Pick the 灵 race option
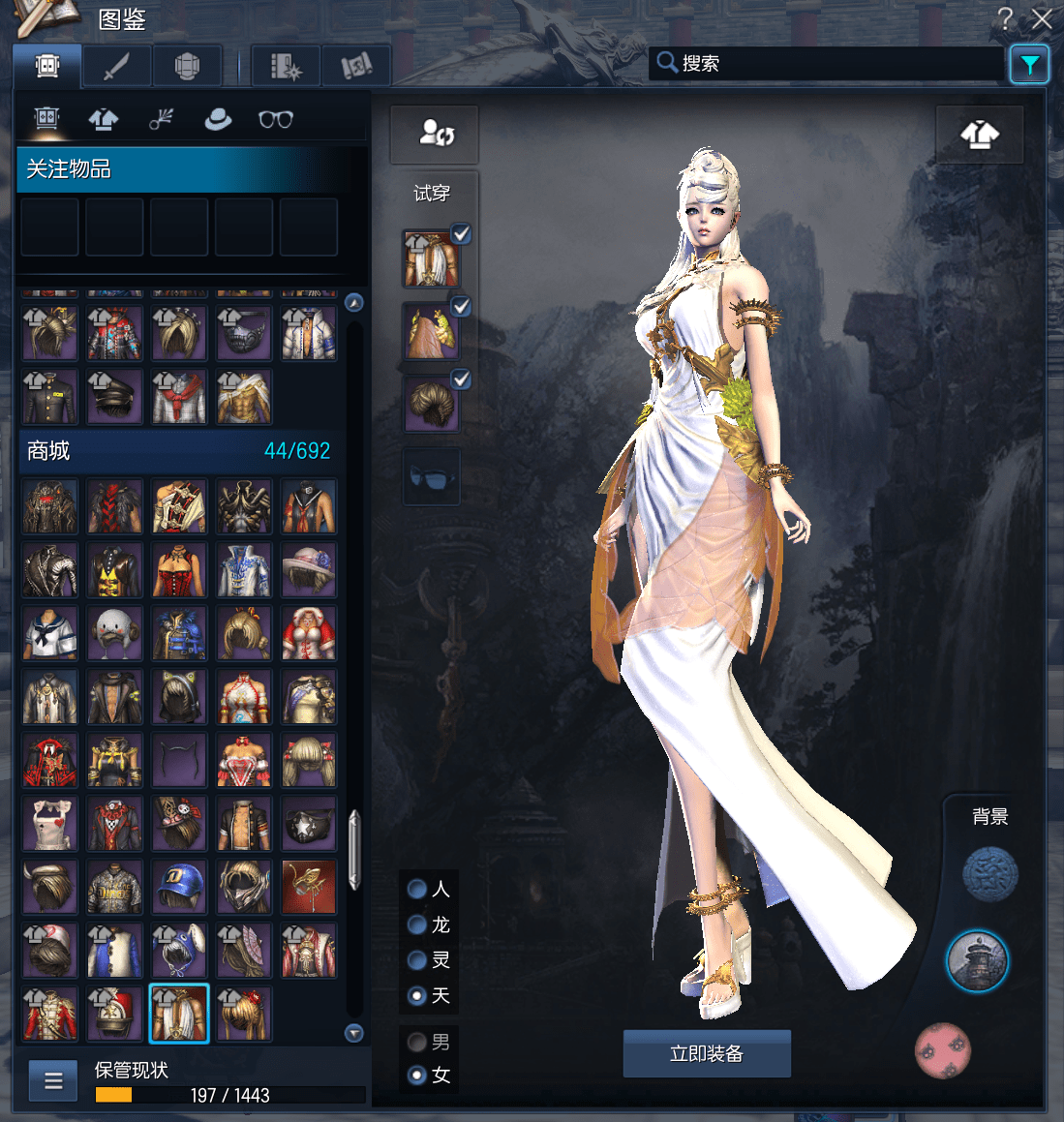This screenshot has width=1064, height=1122. point(418,959)
